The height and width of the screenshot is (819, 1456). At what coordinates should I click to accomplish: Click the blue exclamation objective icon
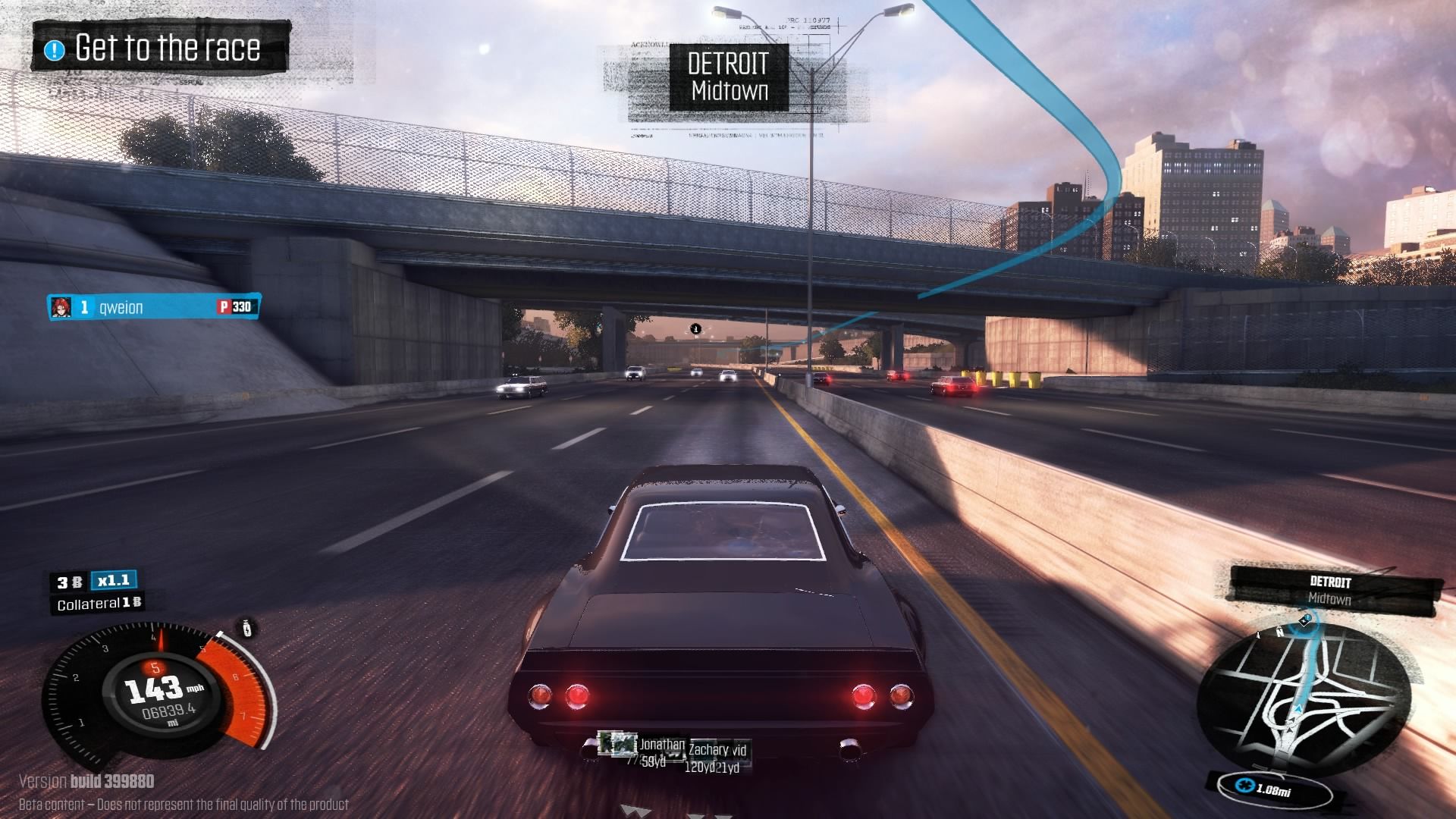point(55,50)
